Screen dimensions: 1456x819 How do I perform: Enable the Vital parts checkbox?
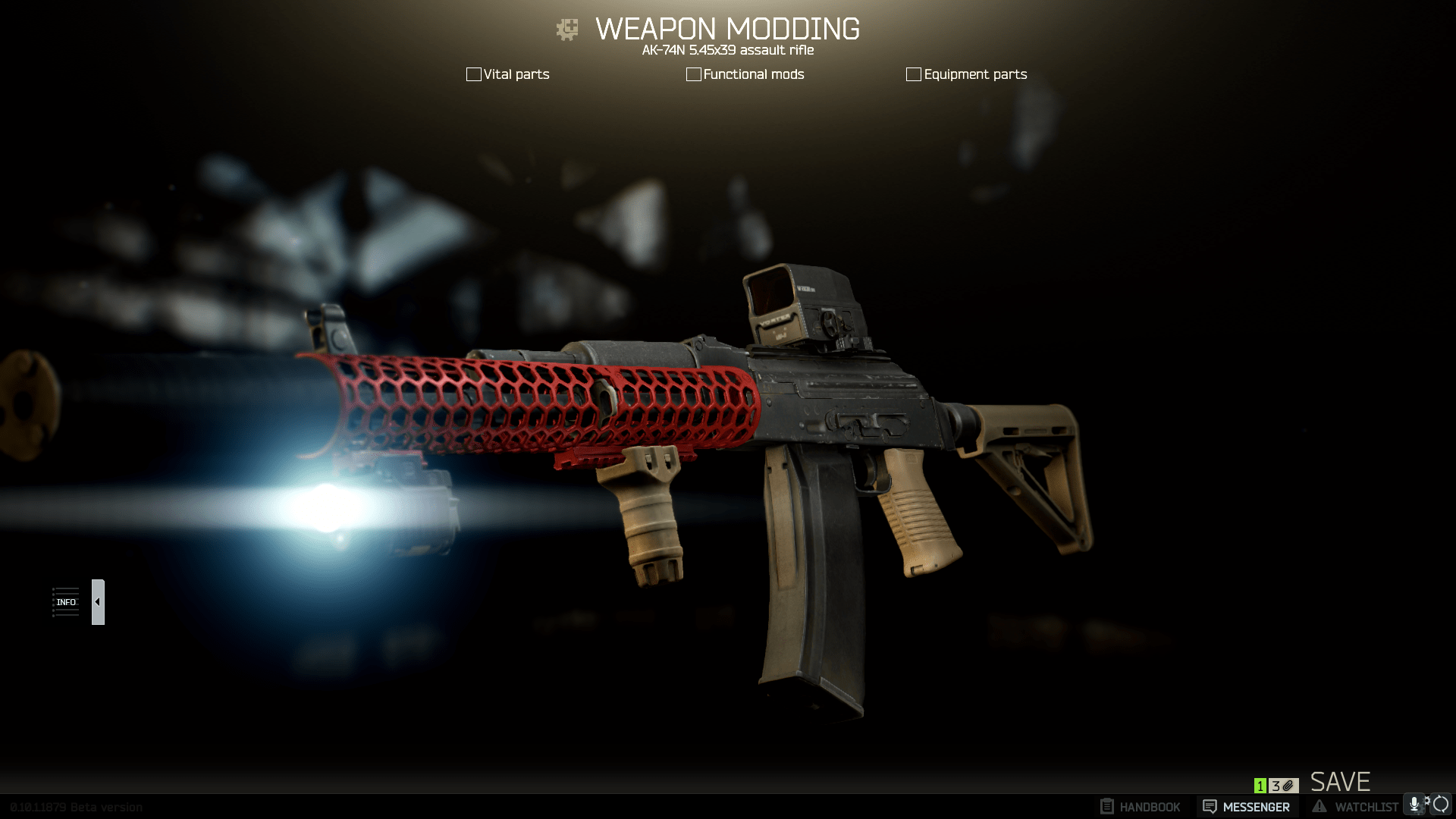pyautogui.click(x=473, y=74)
